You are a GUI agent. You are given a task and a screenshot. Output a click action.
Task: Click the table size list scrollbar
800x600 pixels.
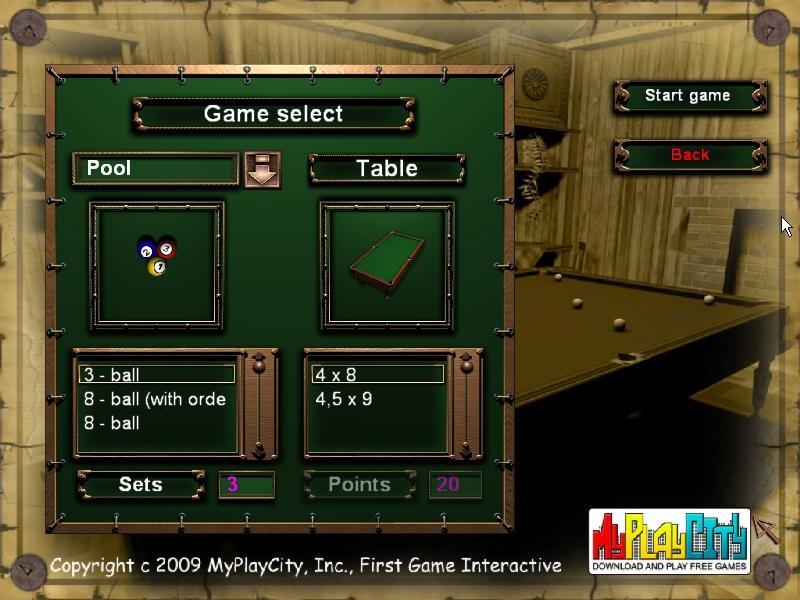click(x=467, y=403)
